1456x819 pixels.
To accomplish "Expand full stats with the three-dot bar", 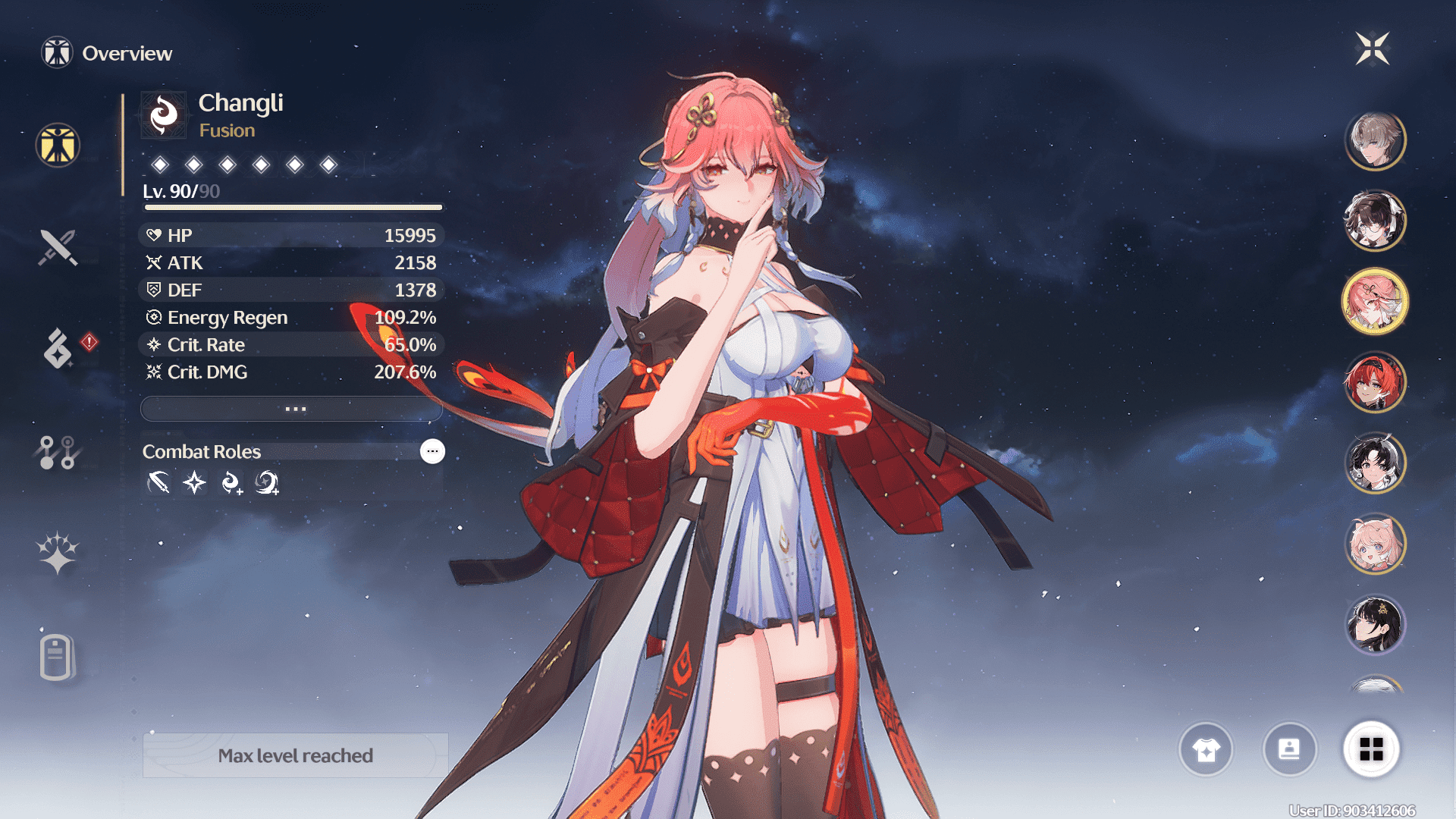I will [x=292, y=409].
